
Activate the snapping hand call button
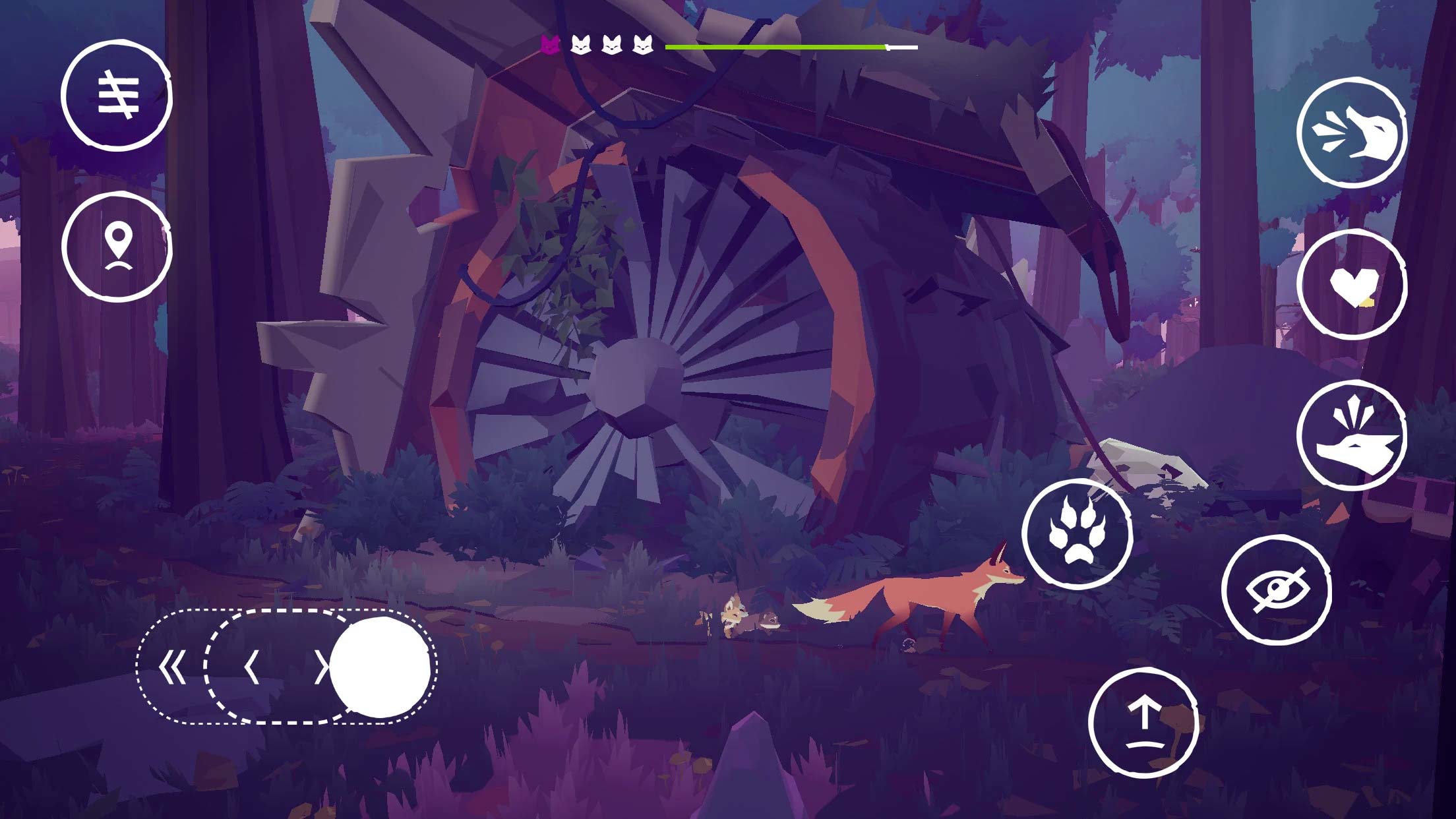click(1352, 133)
